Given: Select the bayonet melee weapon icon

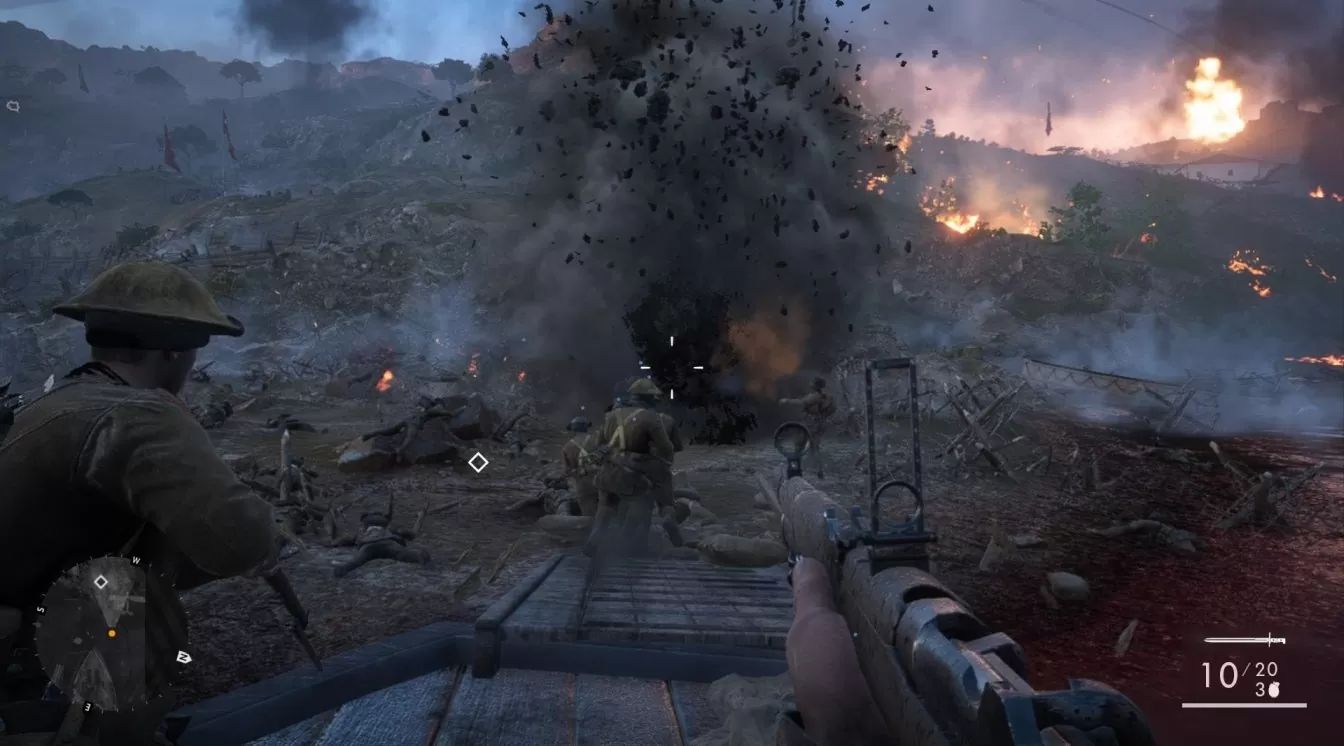Looking at the screenshot, I should 1244,640.
